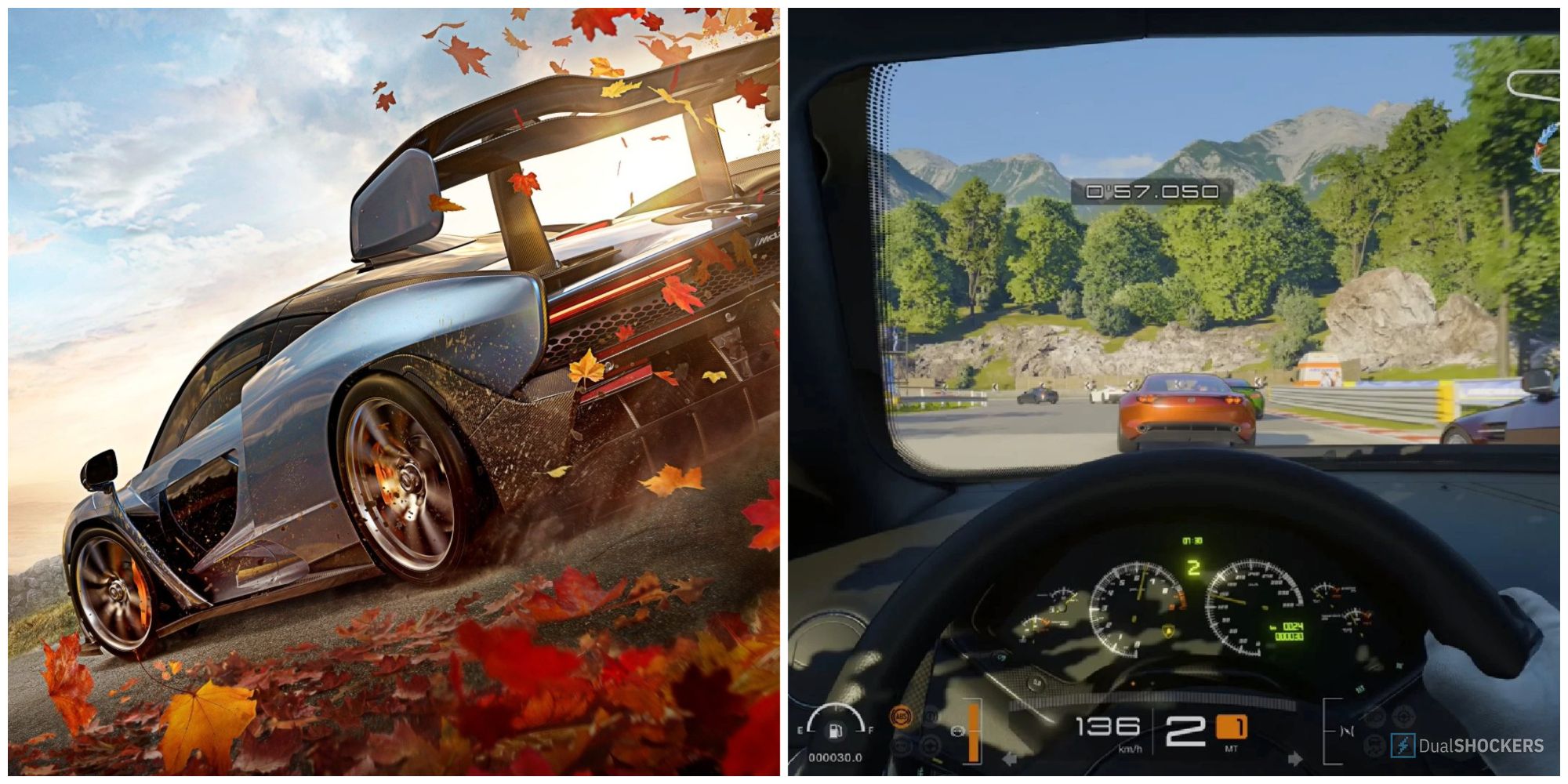This screenshot has width=1568, height=784.
Task: Select the neutral gear N indicator
Action: click(1346, 731)
